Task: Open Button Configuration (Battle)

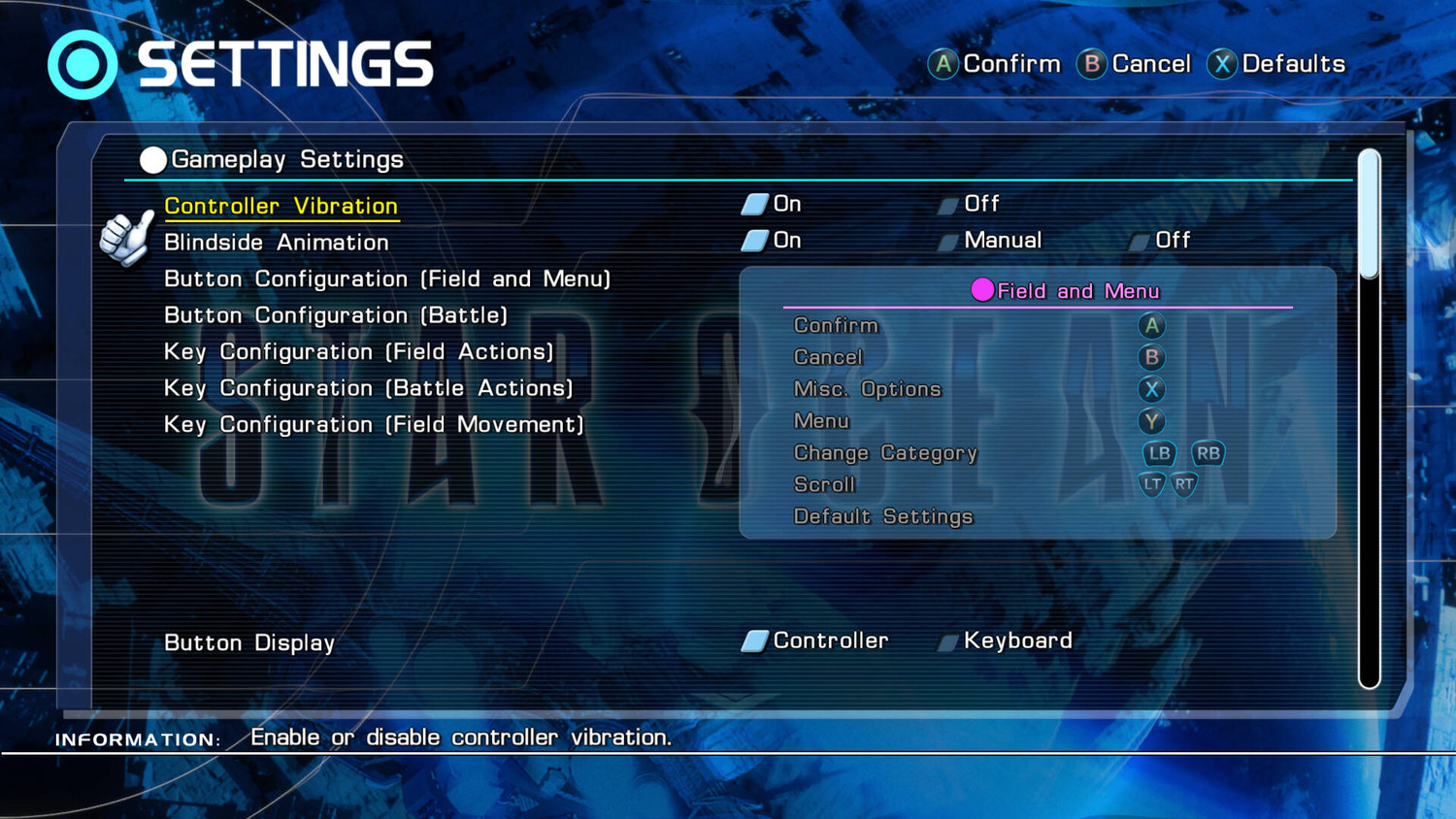Action: (x=335, y=315)
